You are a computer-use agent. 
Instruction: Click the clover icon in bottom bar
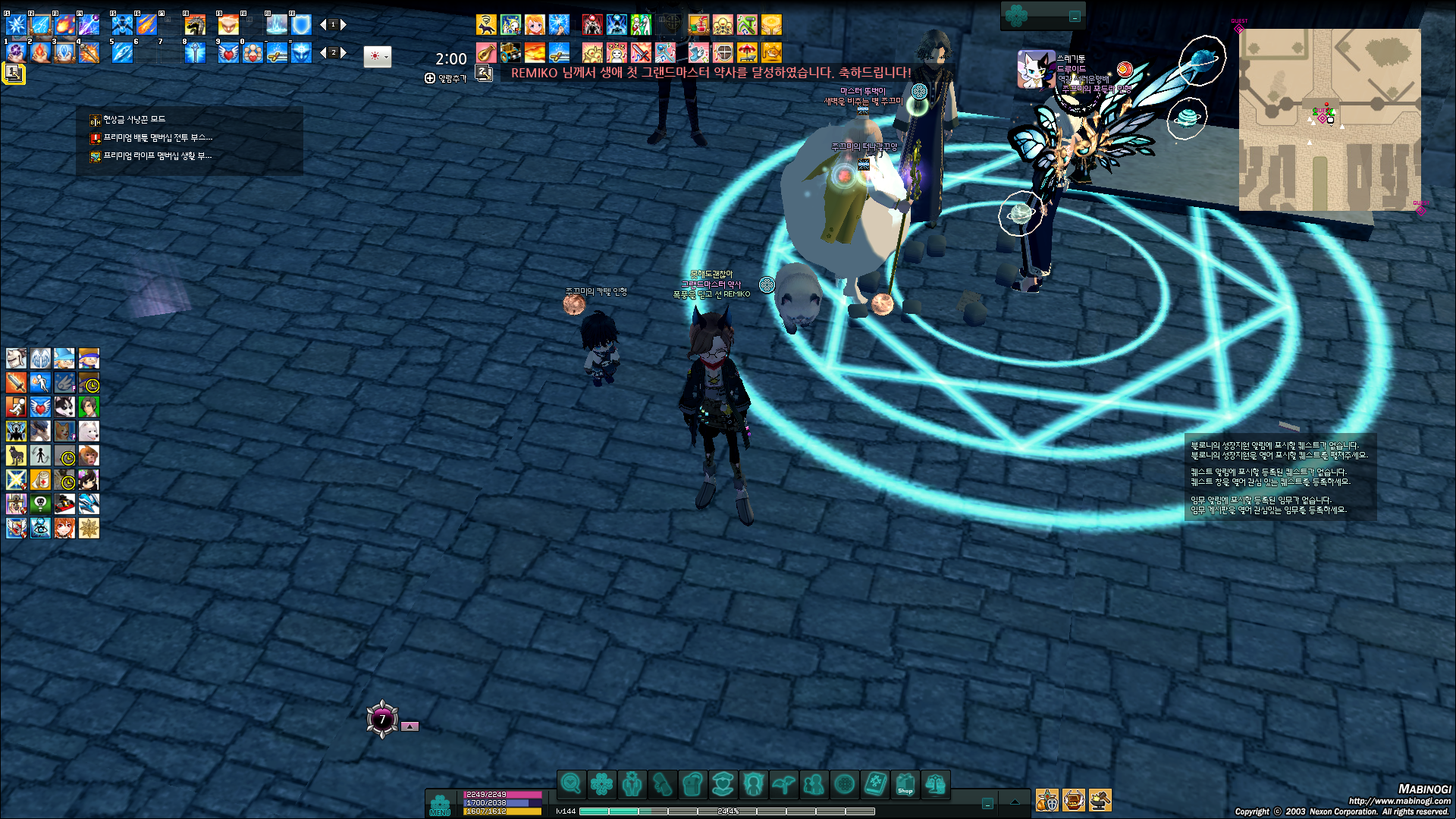click(601, 784)
